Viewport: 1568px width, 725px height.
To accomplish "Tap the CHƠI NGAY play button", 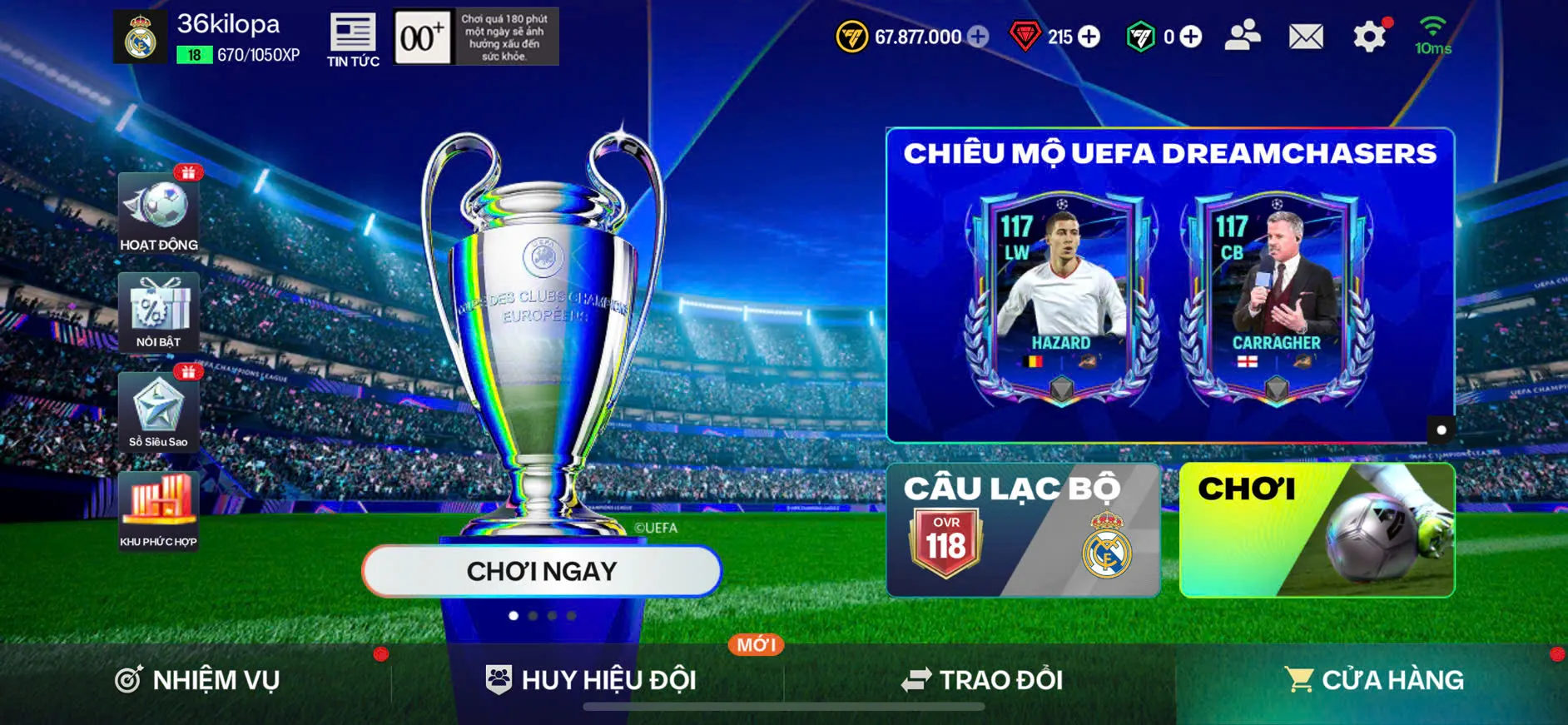I will point(542,571).
